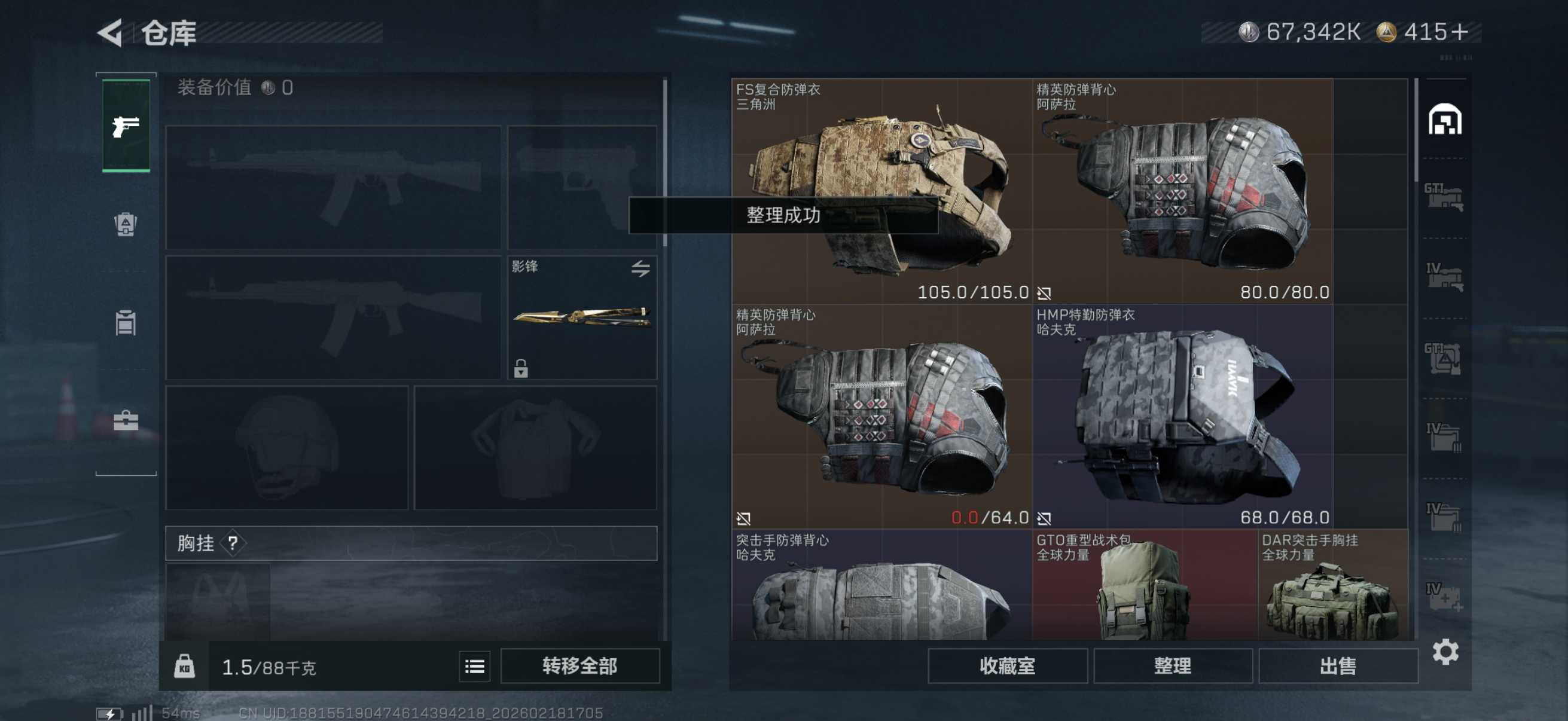Image resolution: width=1568 pixels, height=721 pixels.
Task: Select the HMP特勤防弹衣 armor item
Action: [x=1181, y=416]
